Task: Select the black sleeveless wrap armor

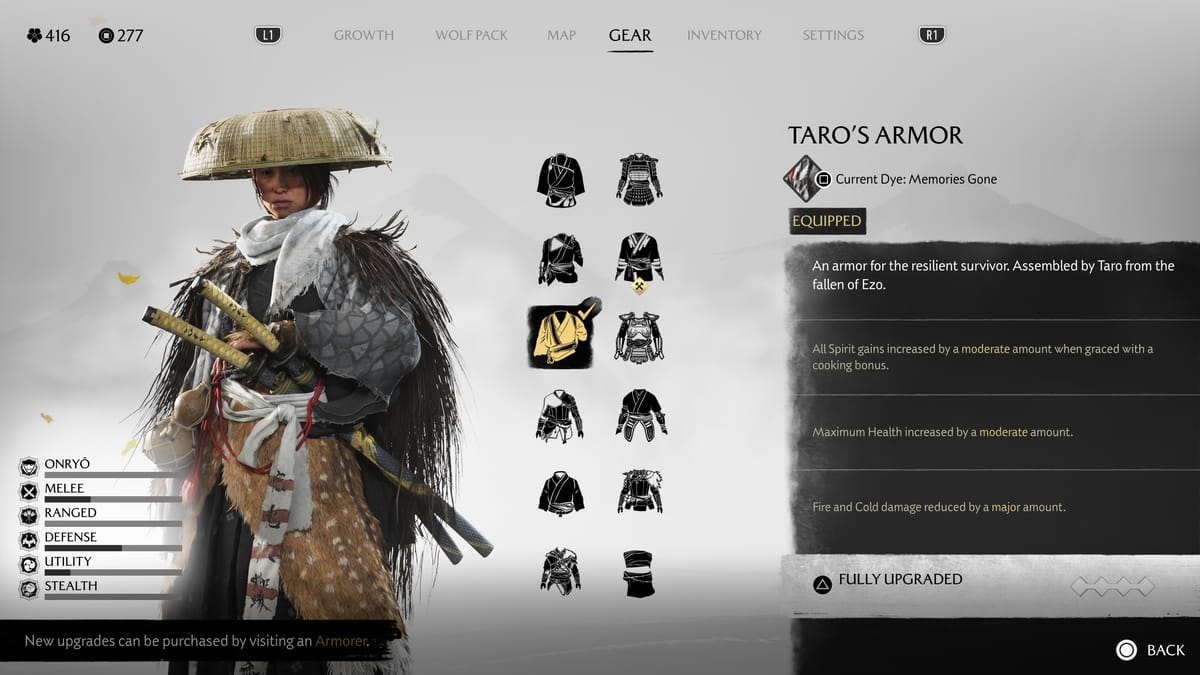Action: pos(640,572)
